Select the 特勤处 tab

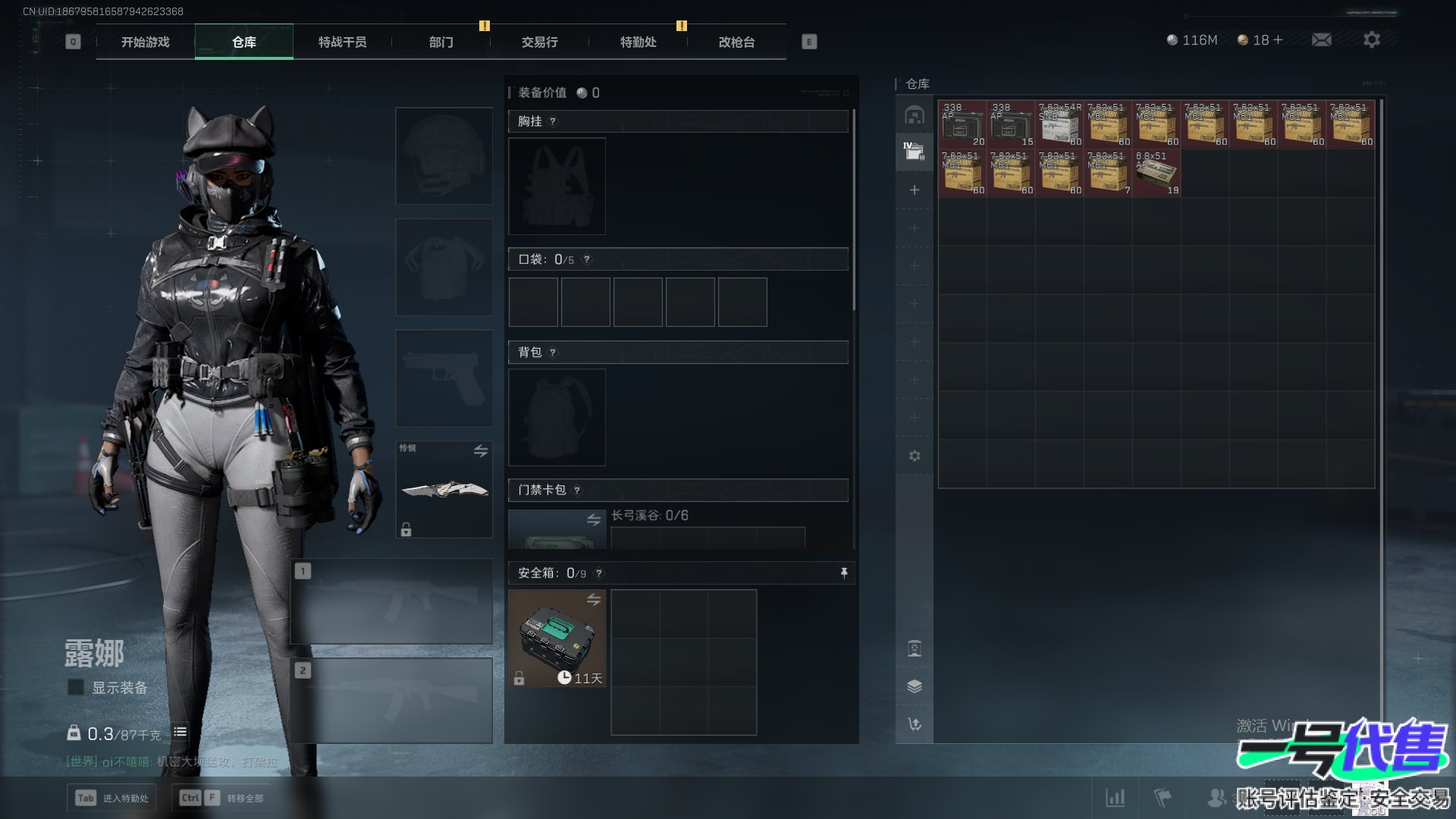coord(638,42)
